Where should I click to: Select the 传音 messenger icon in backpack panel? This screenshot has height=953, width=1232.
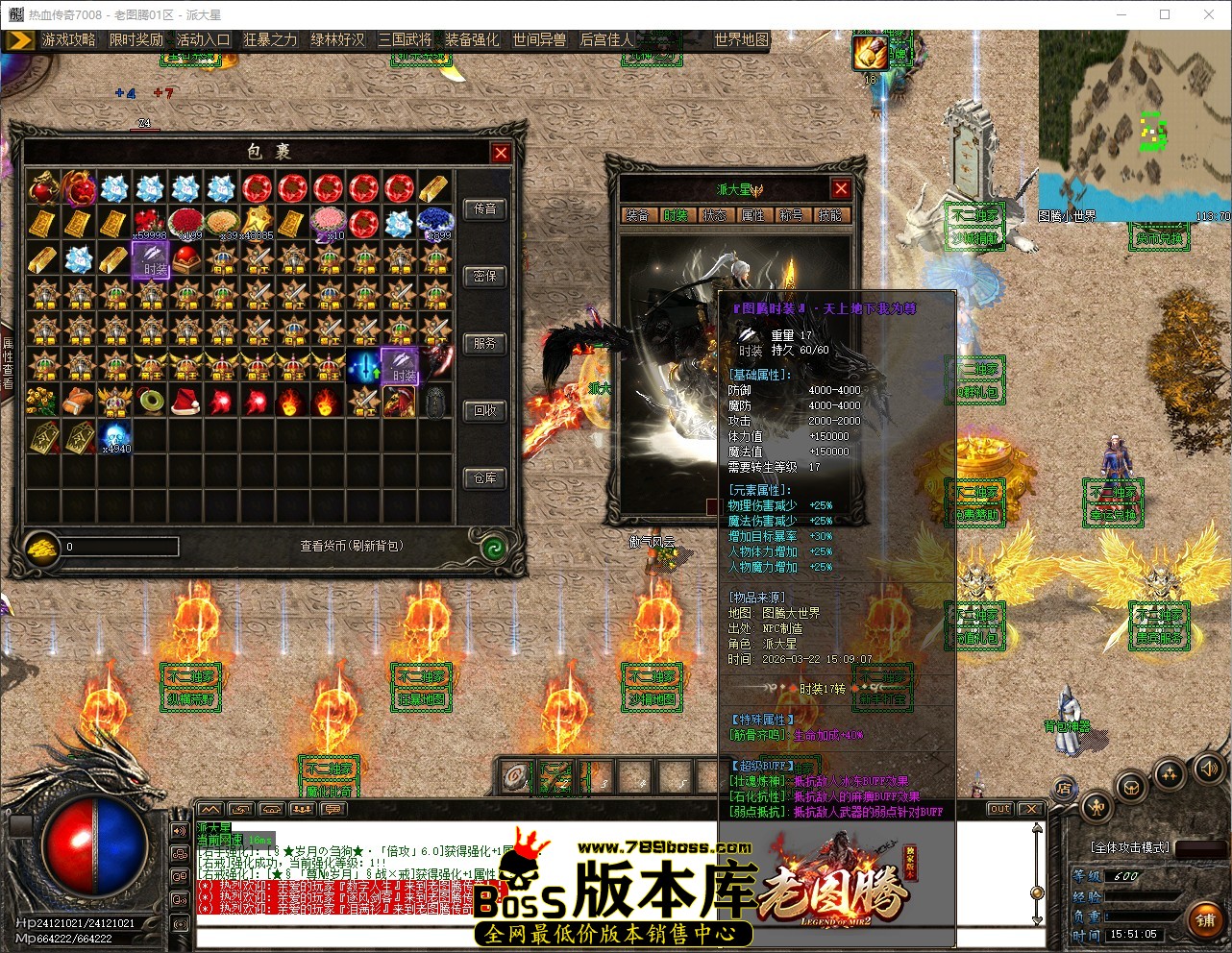485,209
